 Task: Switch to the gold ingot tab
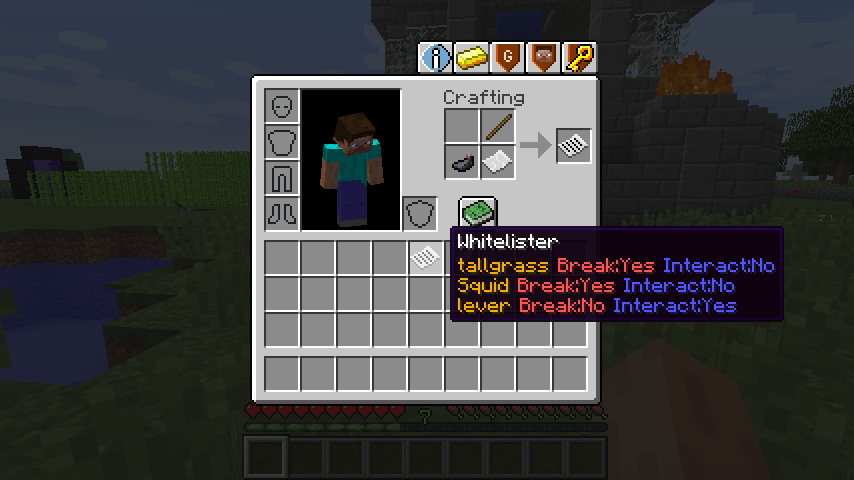tap(472, 58)
